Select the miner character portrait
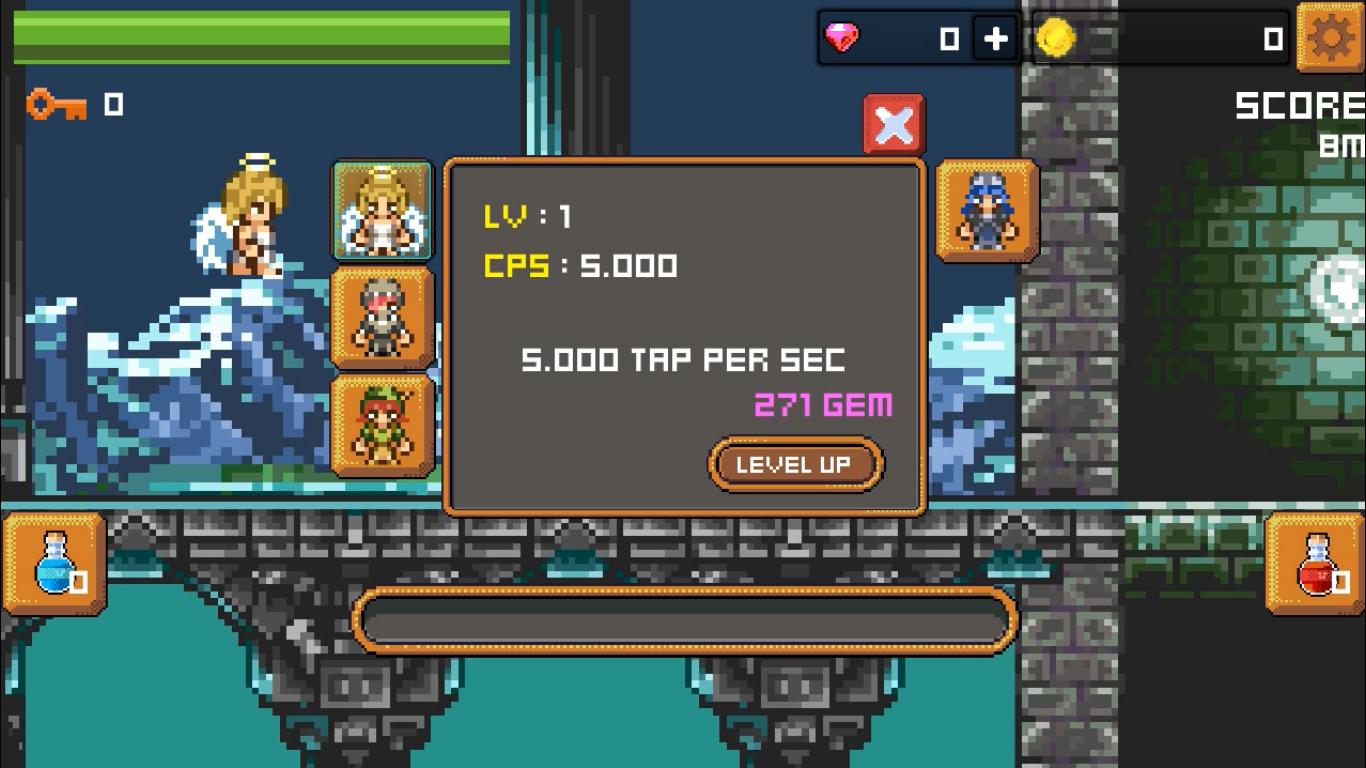Viewport: 1366px width, 768px height. 383,316
